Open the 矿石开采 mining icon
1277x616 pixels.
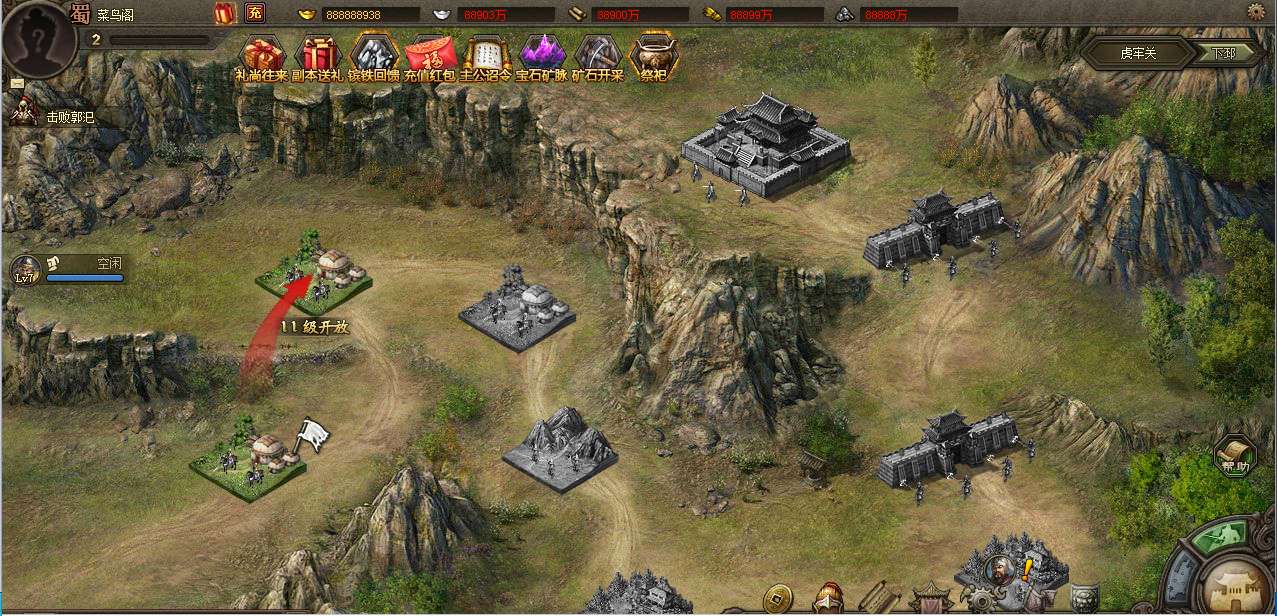point(598,56)
